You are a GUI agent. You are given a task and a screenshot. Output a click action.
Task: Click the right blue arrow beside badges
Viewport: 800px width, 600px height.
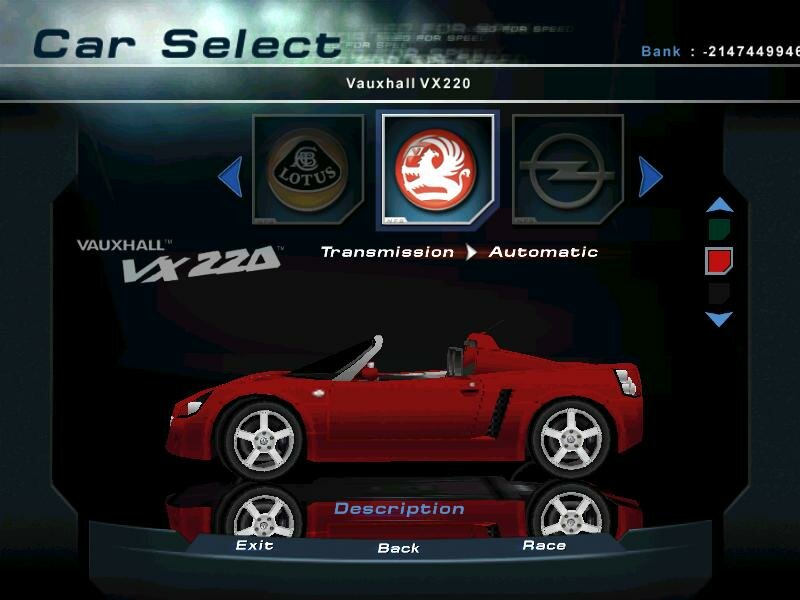click(650, 178)
